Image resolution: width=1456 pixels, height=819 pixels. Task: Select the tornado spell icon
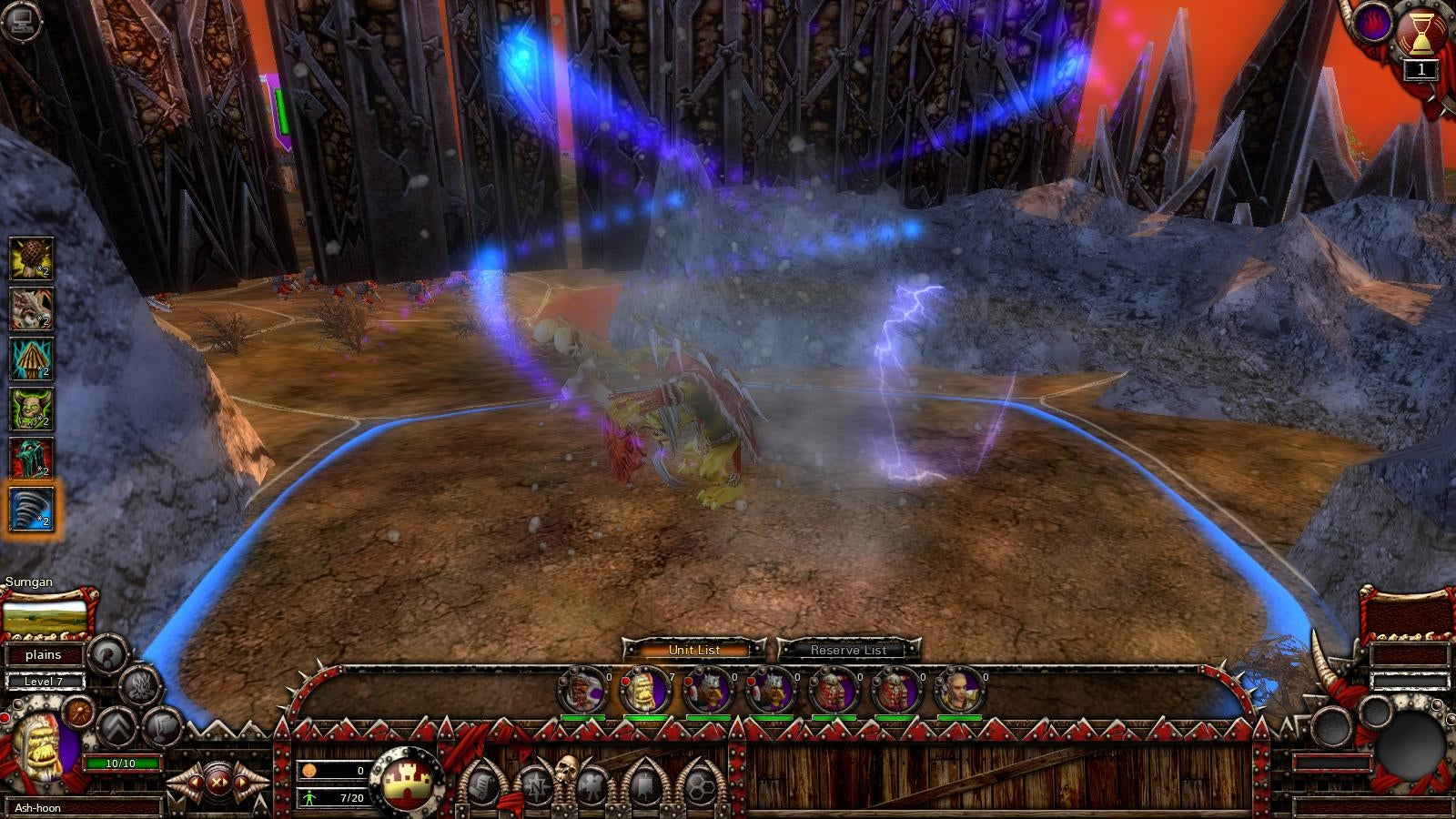pyautogui.click(x=31, y=508)
